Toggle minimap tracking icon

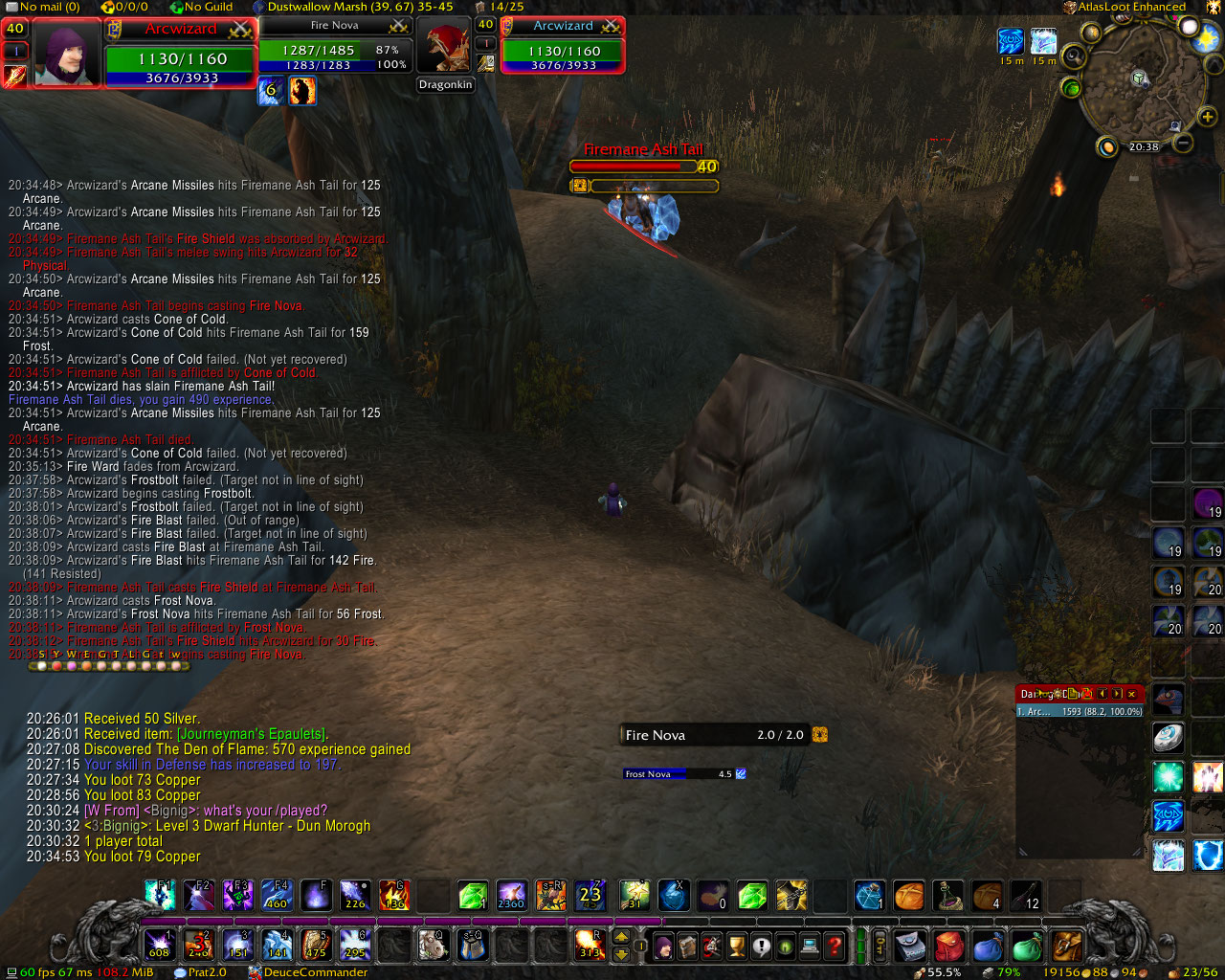(1074, 55)
